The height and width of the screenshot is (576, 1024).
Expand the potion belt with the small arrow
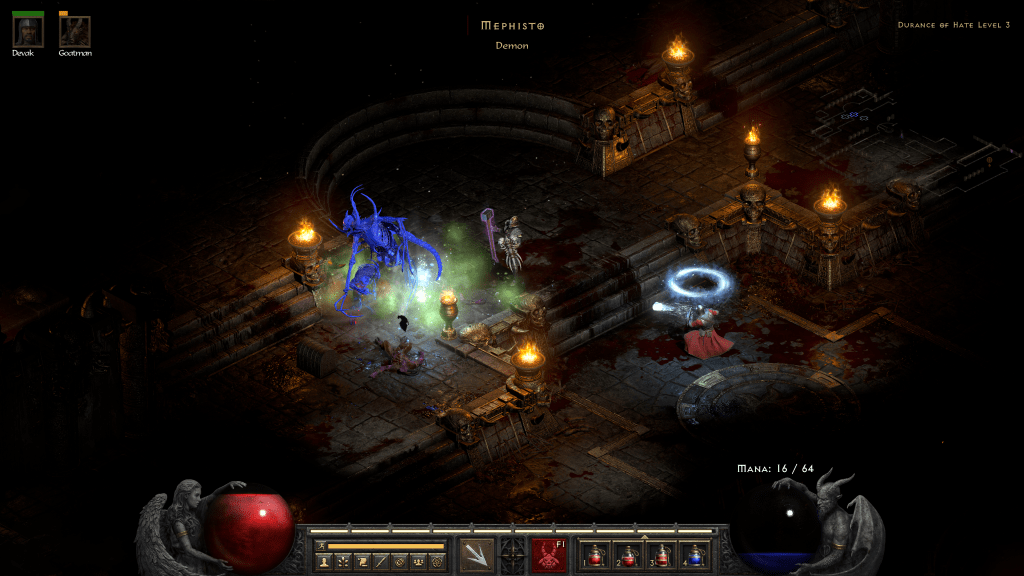(643, 536)
